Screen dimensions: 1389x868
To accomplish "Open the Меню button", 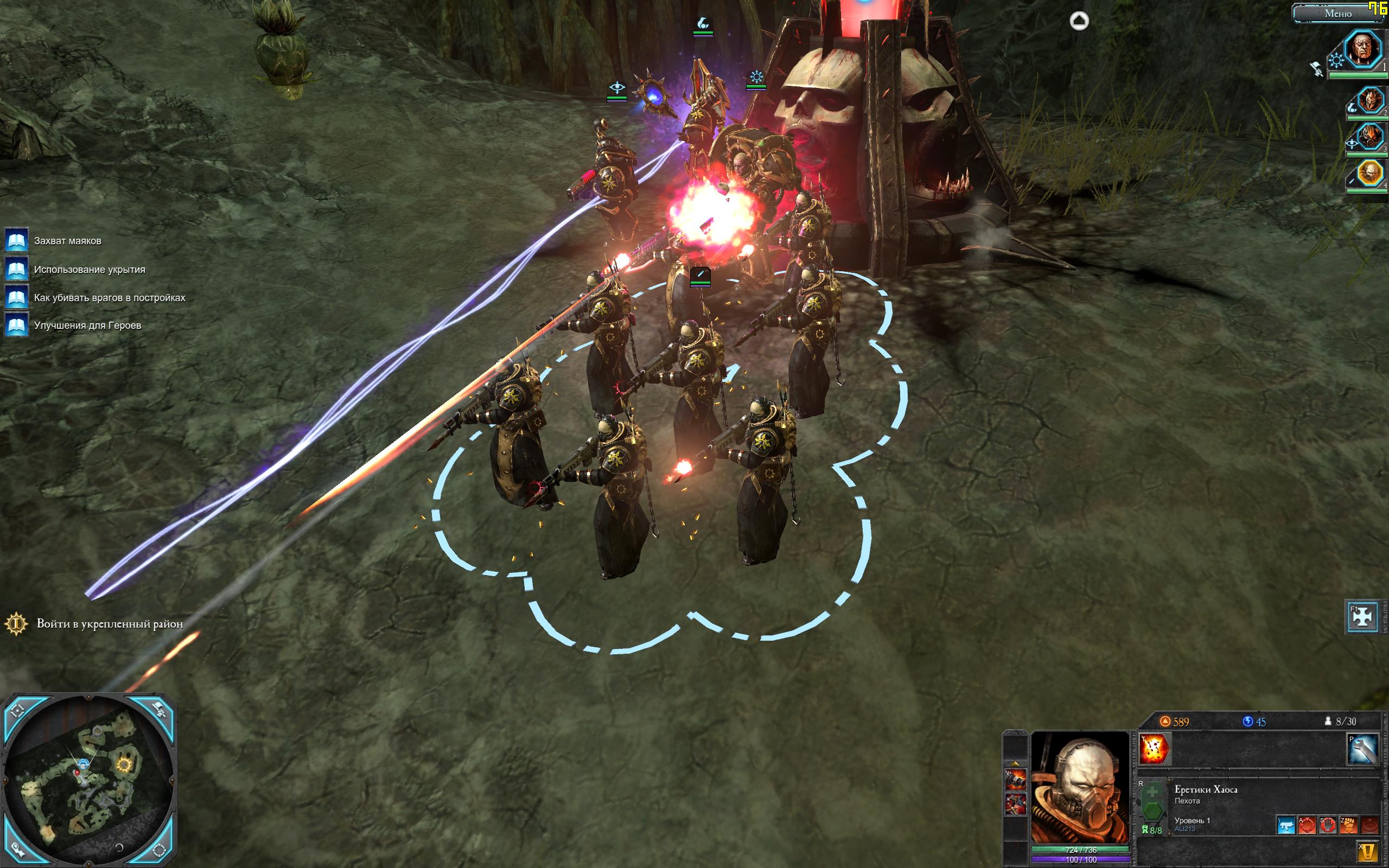I will [1337, 14].
